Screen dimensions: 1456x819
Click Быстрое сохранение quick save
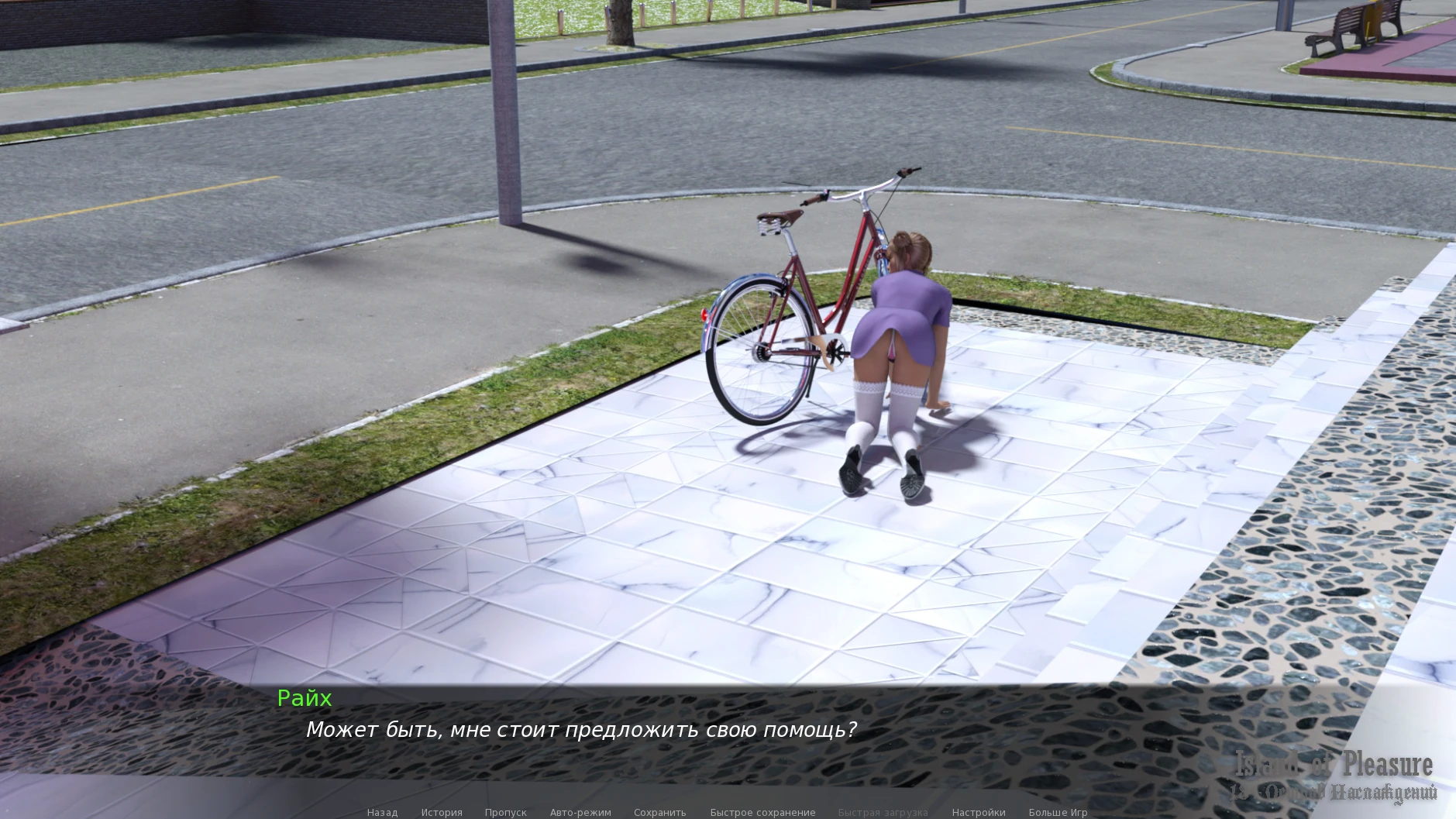pyautogui.click(x=762, y=812)
